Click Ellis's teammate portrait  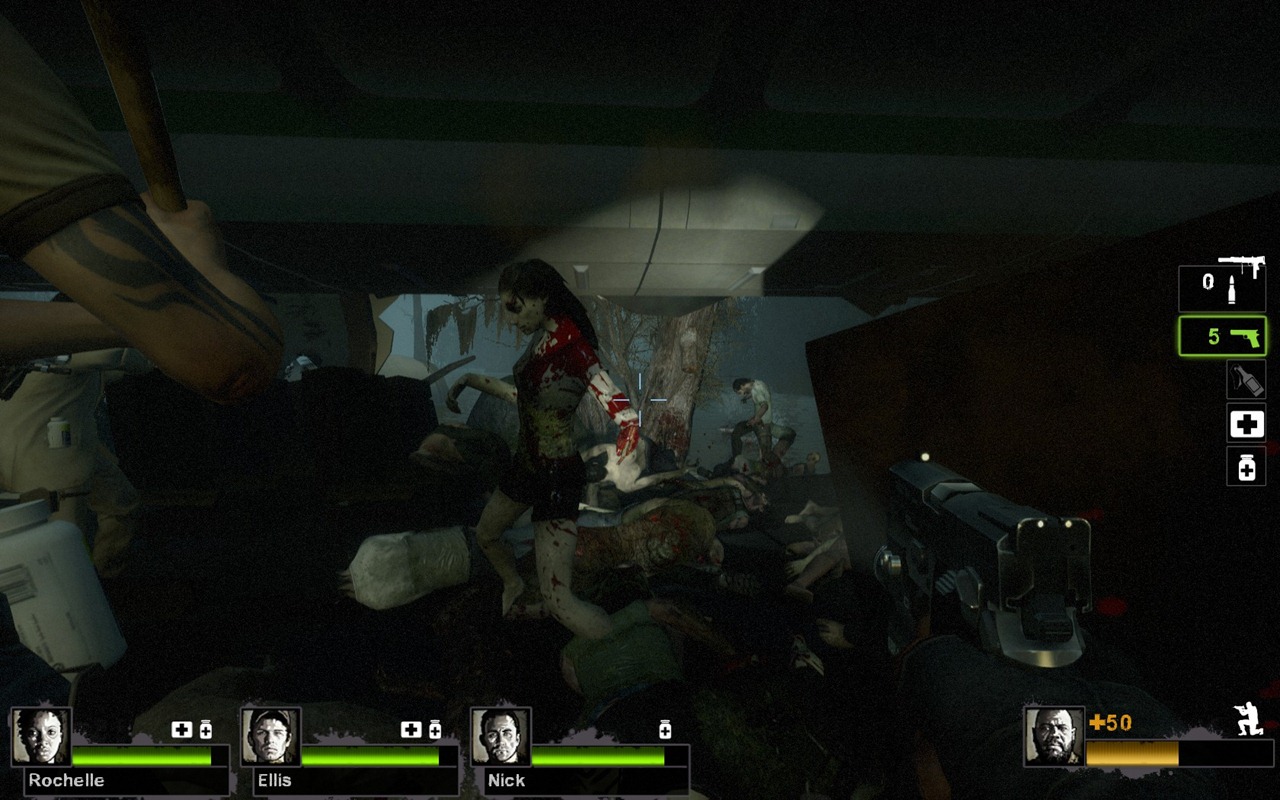(271, 737)
